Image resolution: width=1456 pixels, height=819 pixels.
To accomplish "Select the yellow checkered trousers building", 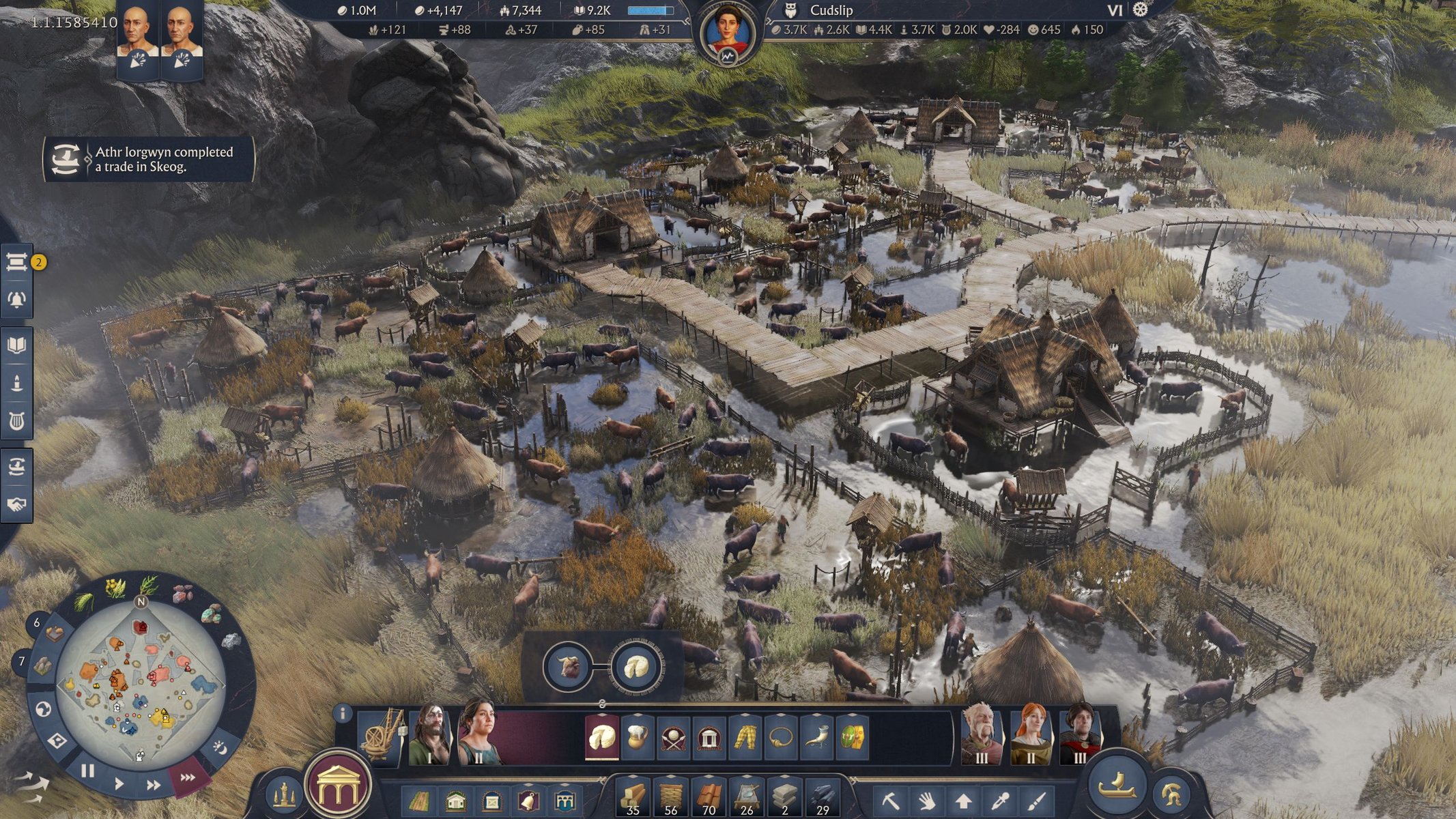I will 745,738.
